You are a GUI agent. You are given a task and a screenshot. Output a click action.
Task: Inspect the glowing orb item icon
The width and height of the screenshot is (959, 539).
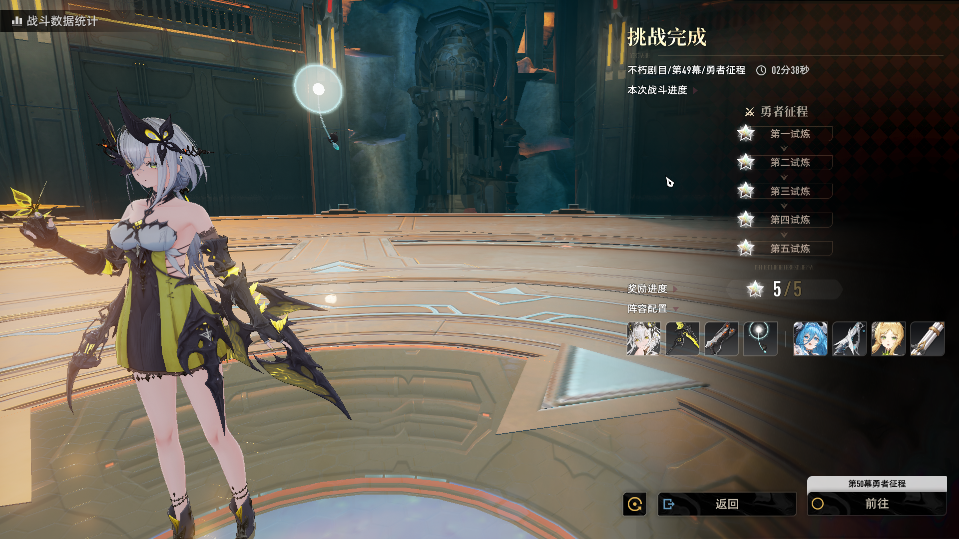coord(761,339)
